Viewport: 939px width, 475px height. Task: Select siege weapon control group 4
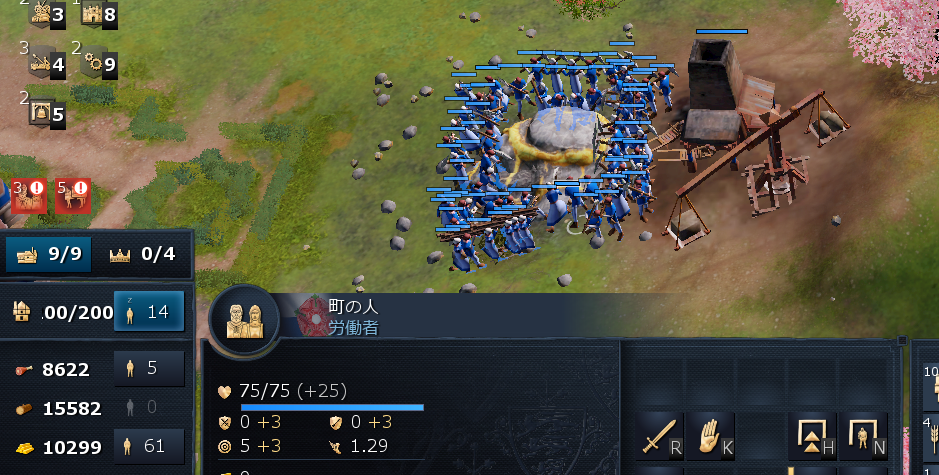[47, 63]
